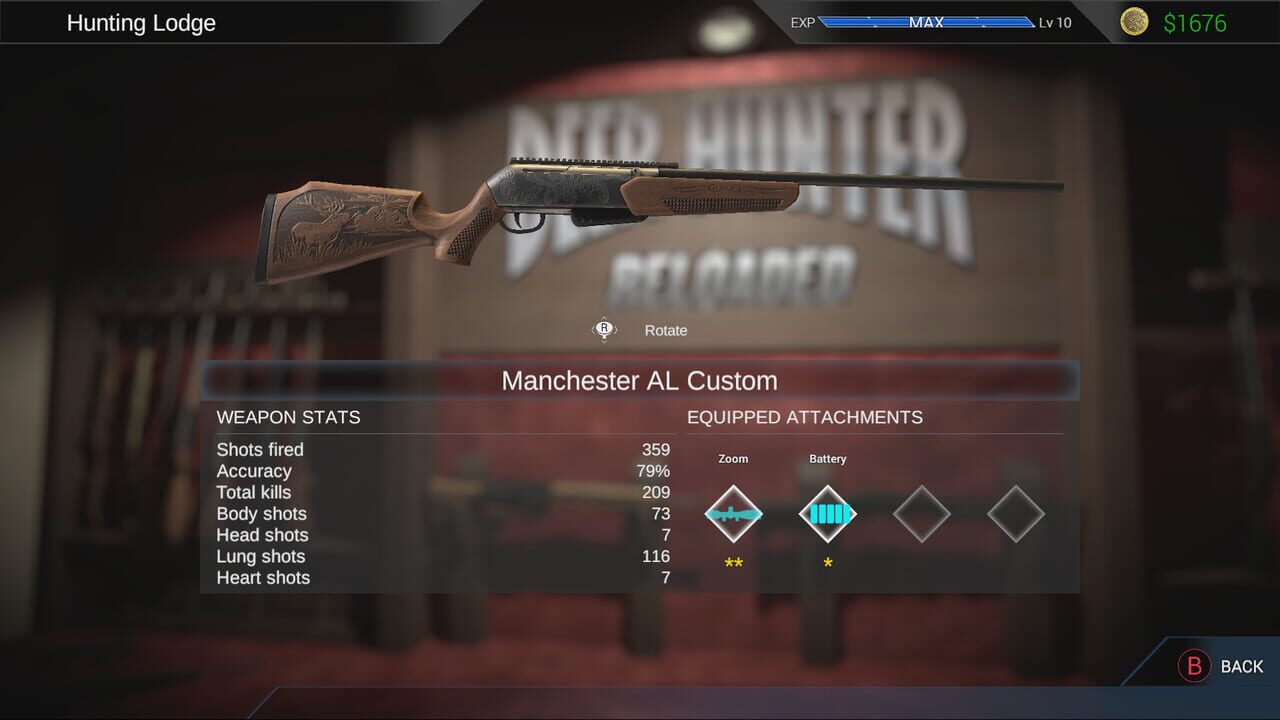
Task: Click the last empty attachment slot diamond
Action: (x=1015, y=514)
